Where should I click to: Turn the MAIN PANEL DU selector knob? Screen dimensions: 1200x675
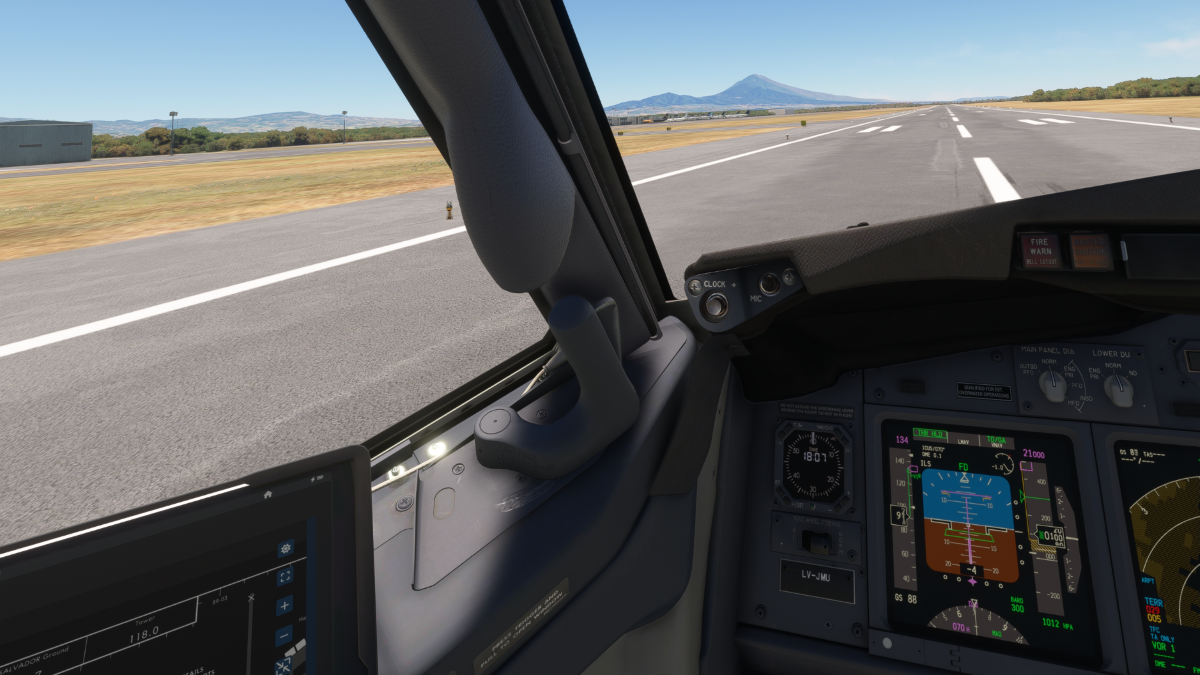(x=1051, y=384)
